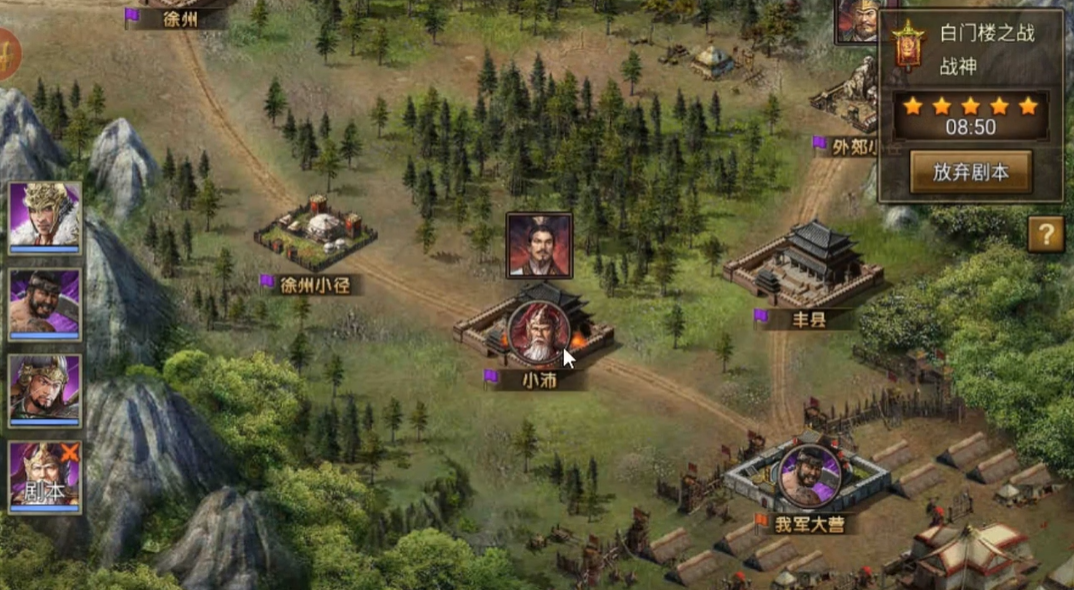Select the 徐州 city label
1074x590 pixels.
(x=180, y=18)
